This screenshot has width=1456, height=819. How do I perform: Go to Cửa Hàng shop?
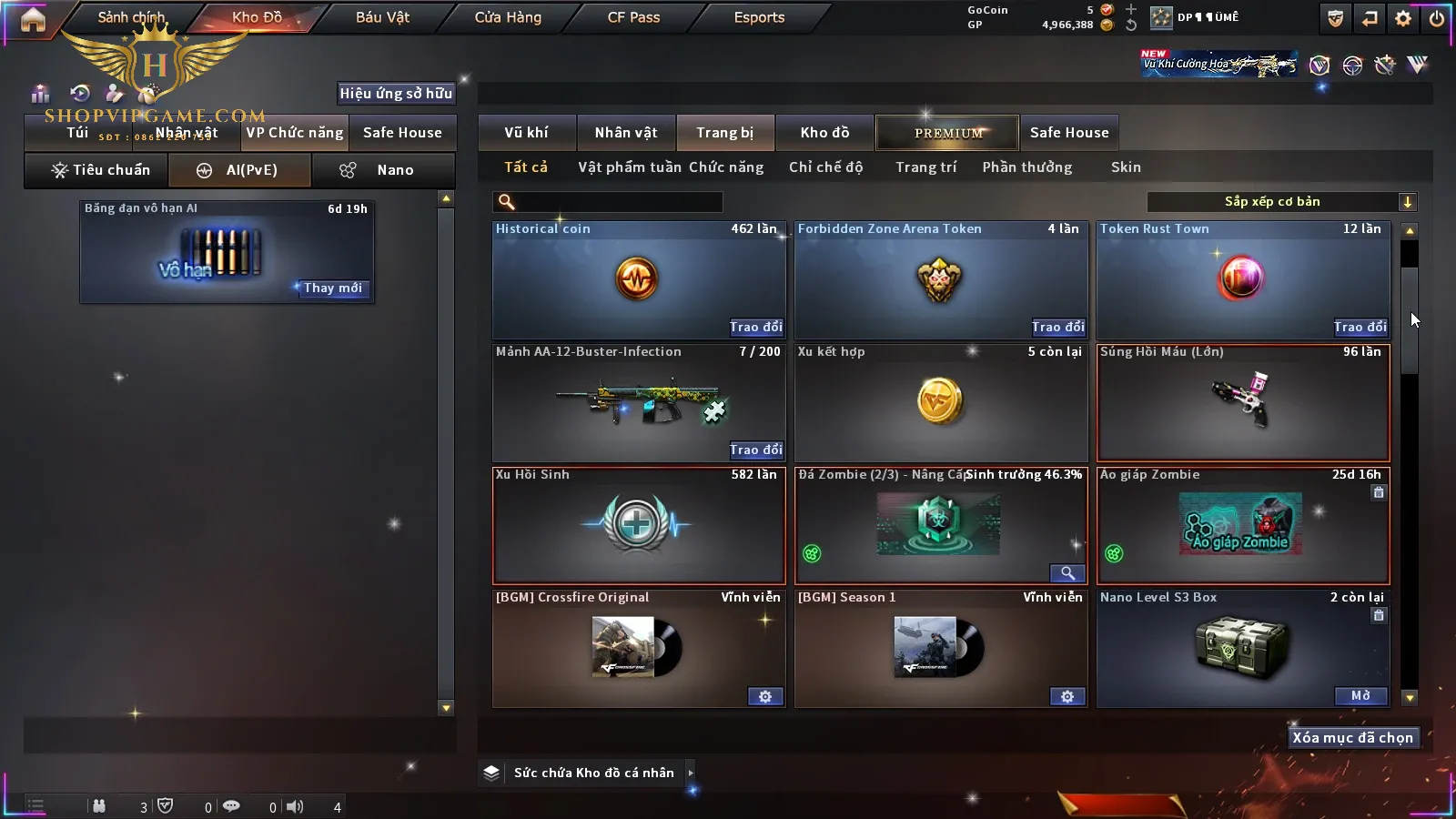pos(508,17)
